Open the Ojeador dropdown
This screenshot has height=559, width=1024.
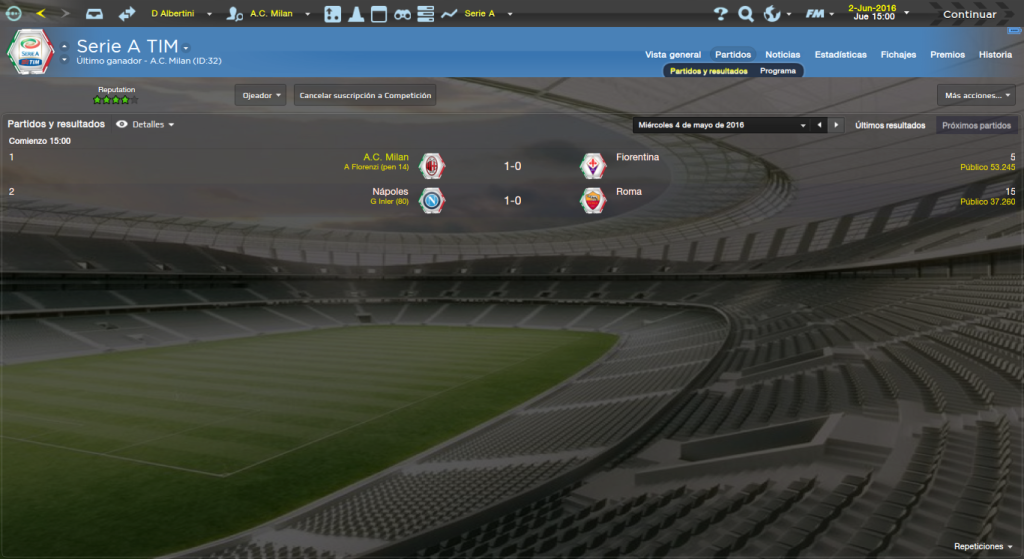pyautogui.click(x=262, y=95)
